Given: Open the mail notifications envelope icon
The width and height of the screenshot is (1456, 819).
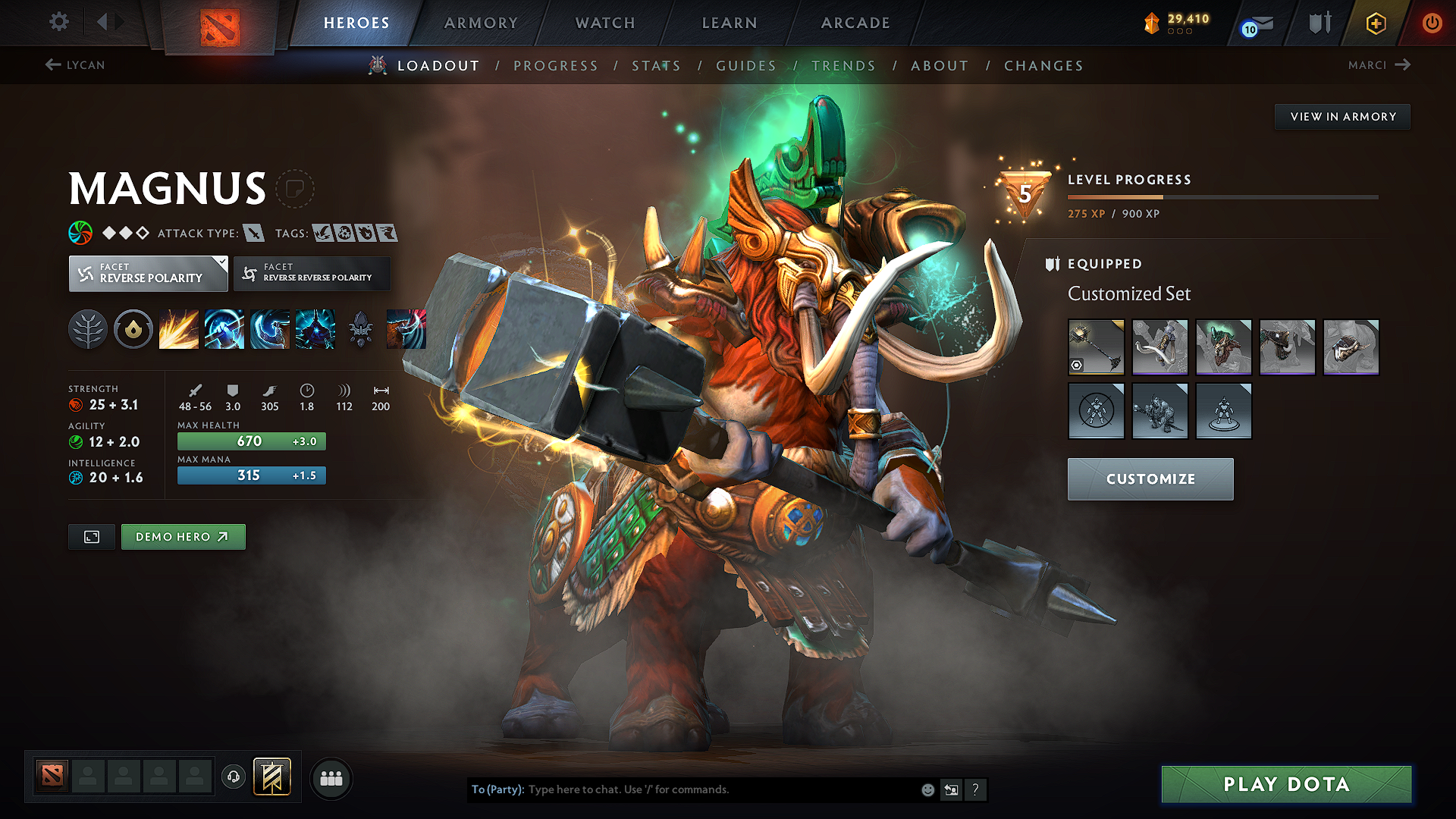Looking at the screenshot, I should pos(1255,23).
